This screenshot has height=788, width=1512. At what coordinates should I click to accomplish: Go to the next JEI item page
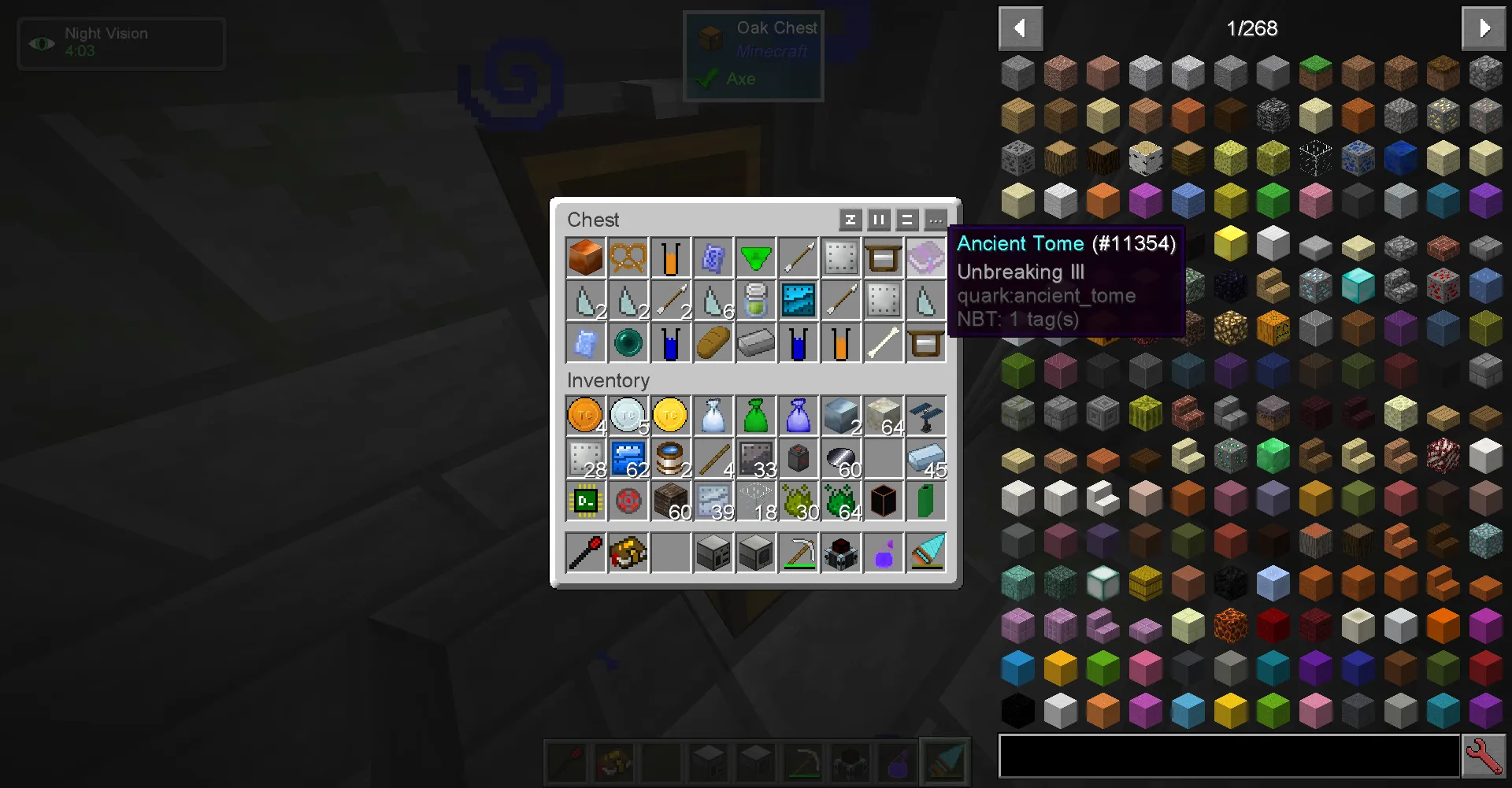coord(1484,28)
